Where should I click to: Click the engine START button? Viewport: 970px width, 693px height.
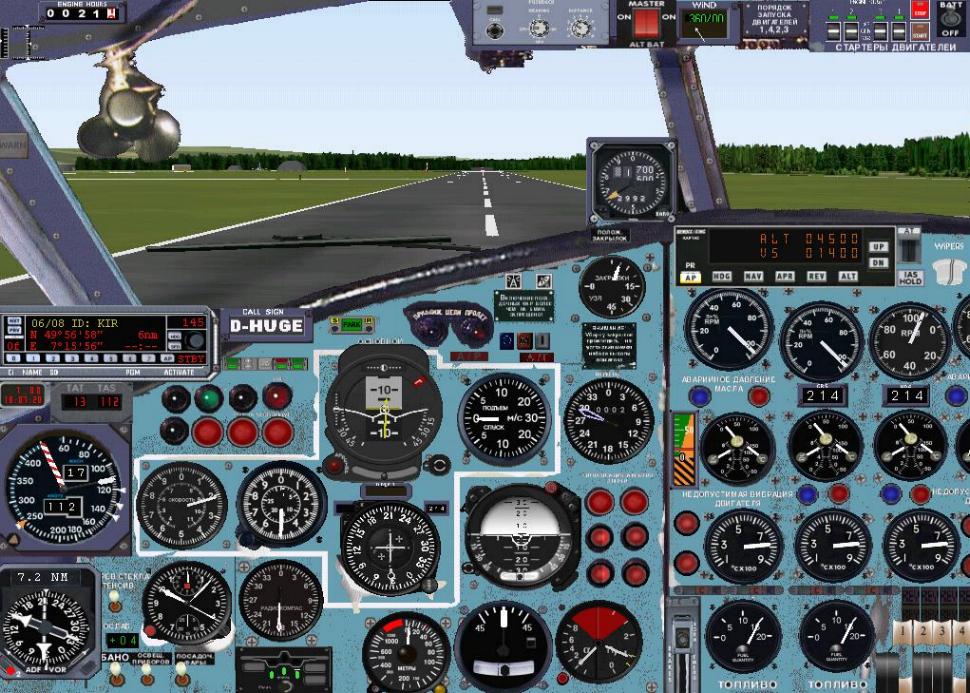[920, 34]
